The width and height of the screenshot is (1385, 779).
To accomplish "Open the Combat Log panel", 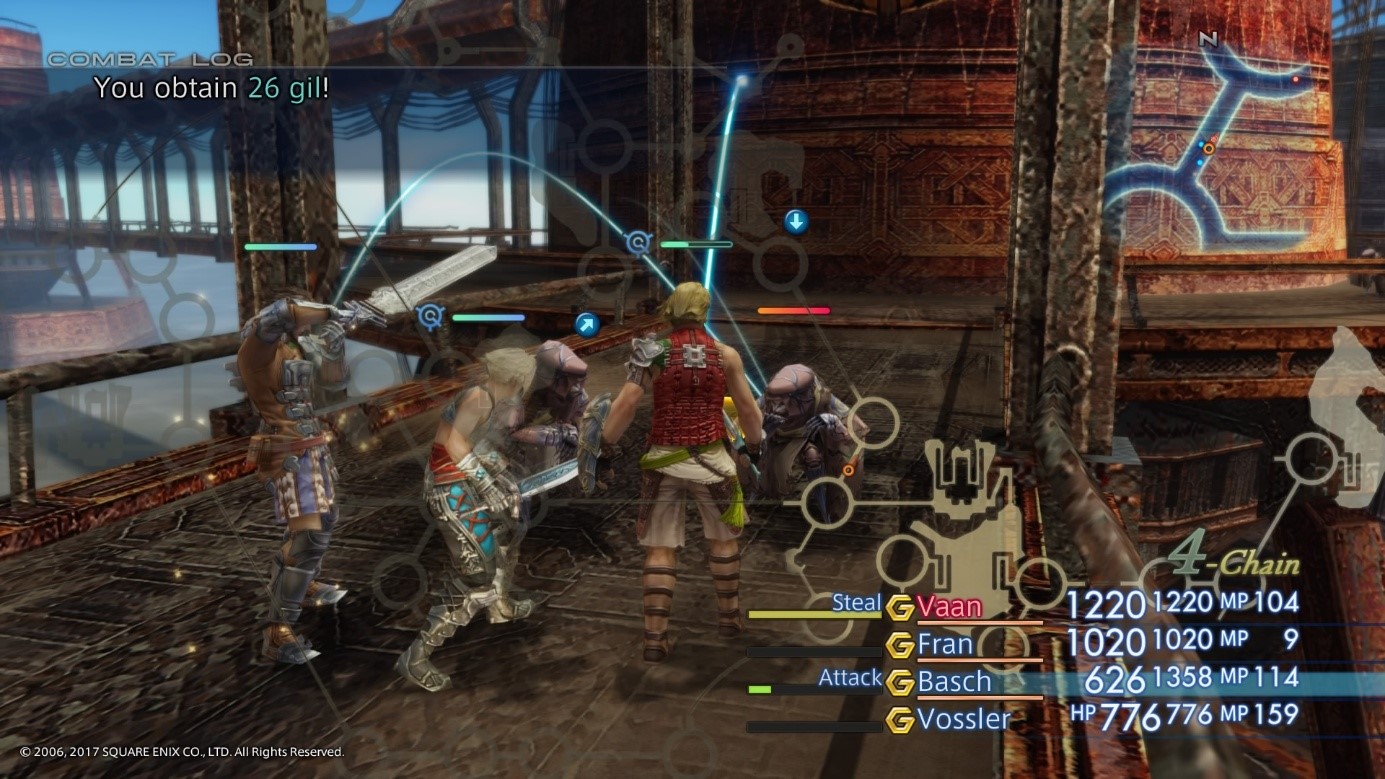I will point(150,60).
